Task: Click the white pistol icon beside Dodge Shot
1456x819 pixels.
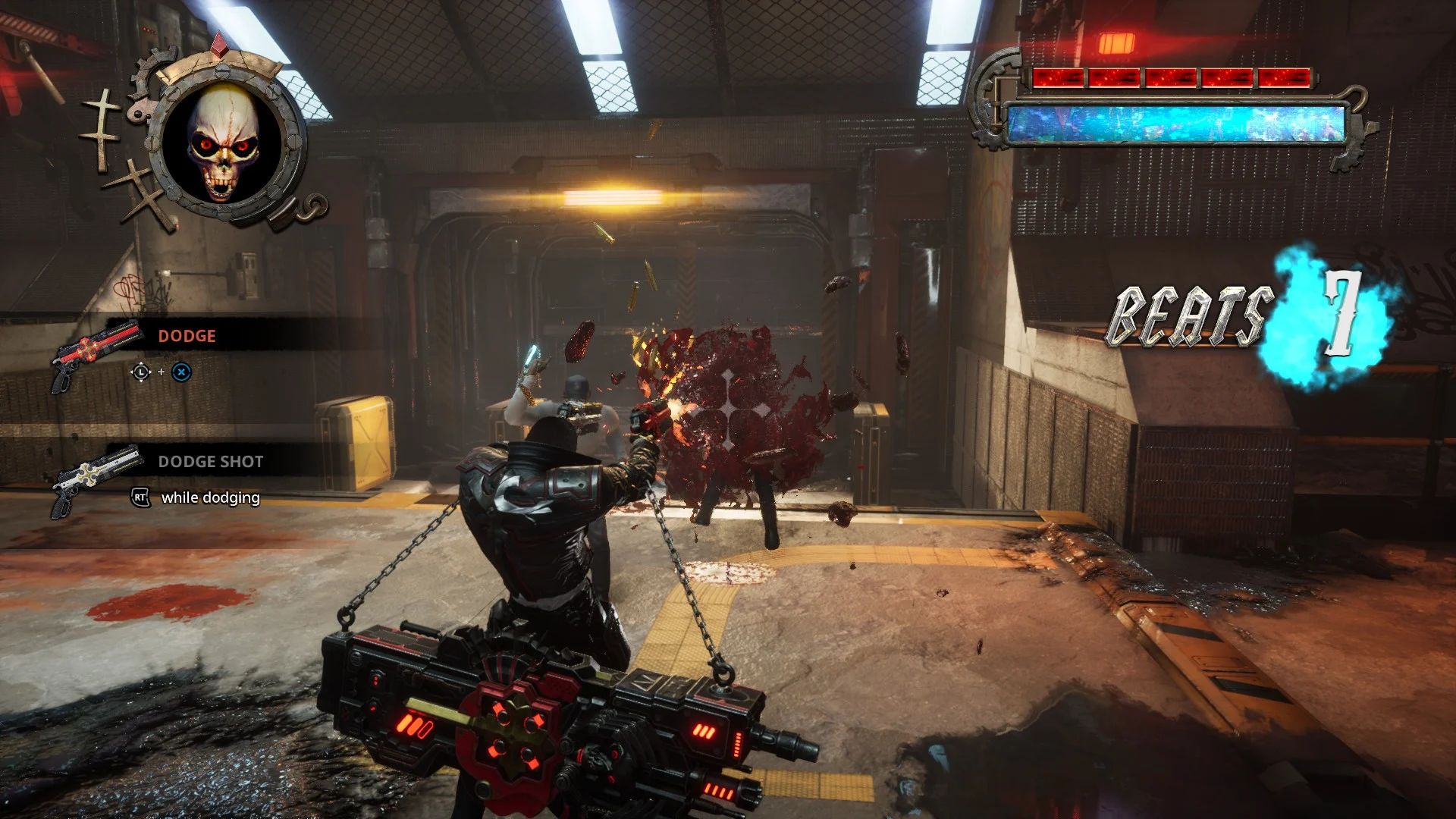Action: pos(93,479)
